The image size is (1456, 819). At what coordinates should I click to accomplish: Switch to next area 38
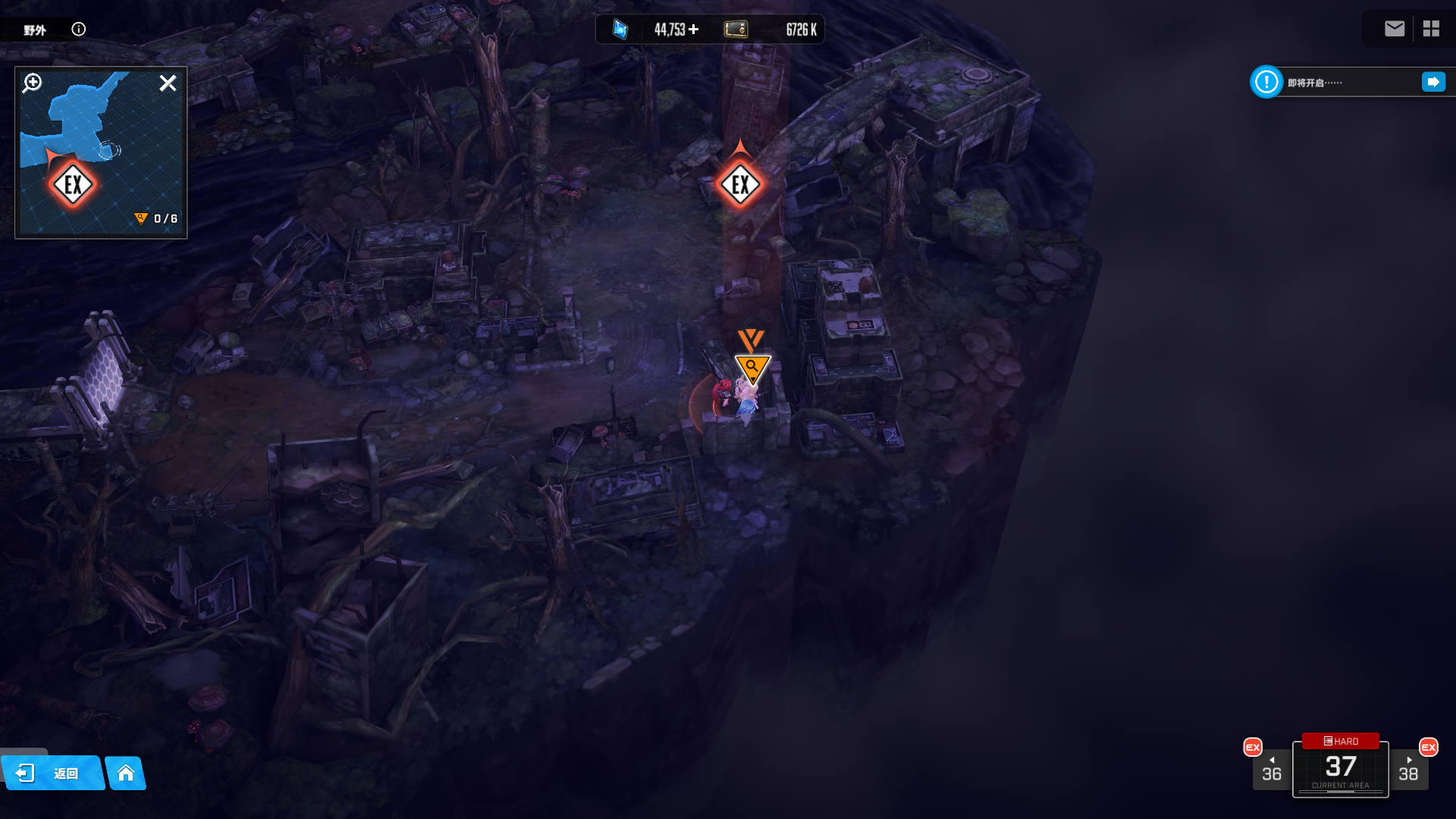tap(1408, 770)
